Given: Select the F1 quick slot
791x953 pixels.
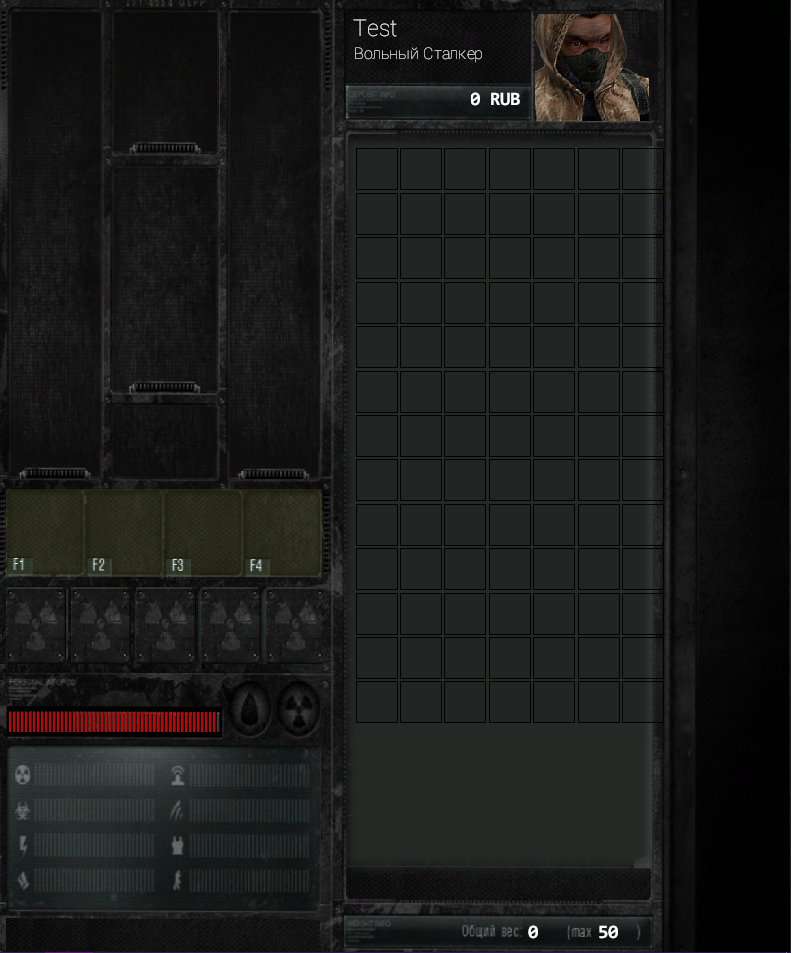Looking at the screenshot, I should [x=45, y=533].
